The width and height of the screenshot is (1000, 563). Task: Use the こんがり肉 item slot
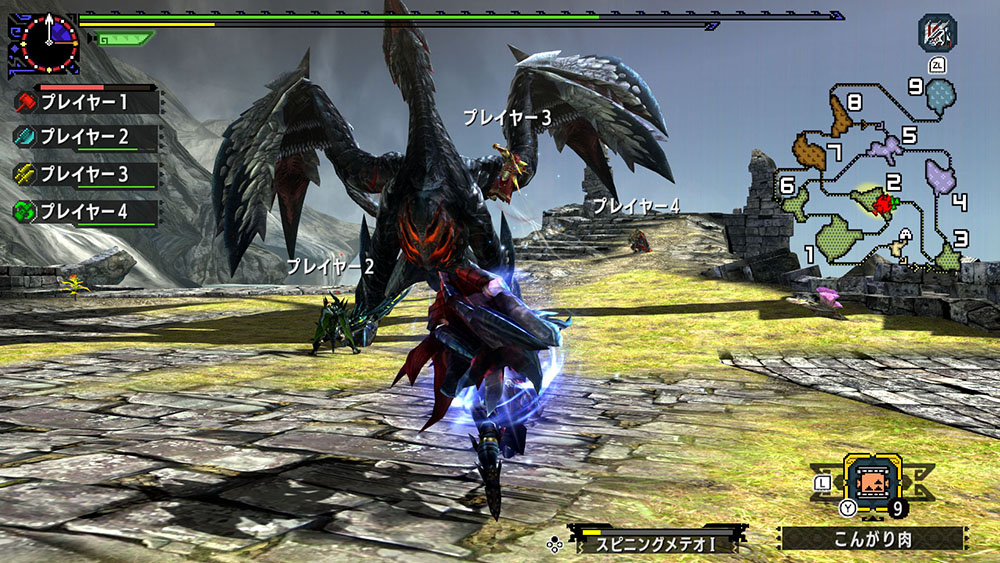(x=872, y=482)
